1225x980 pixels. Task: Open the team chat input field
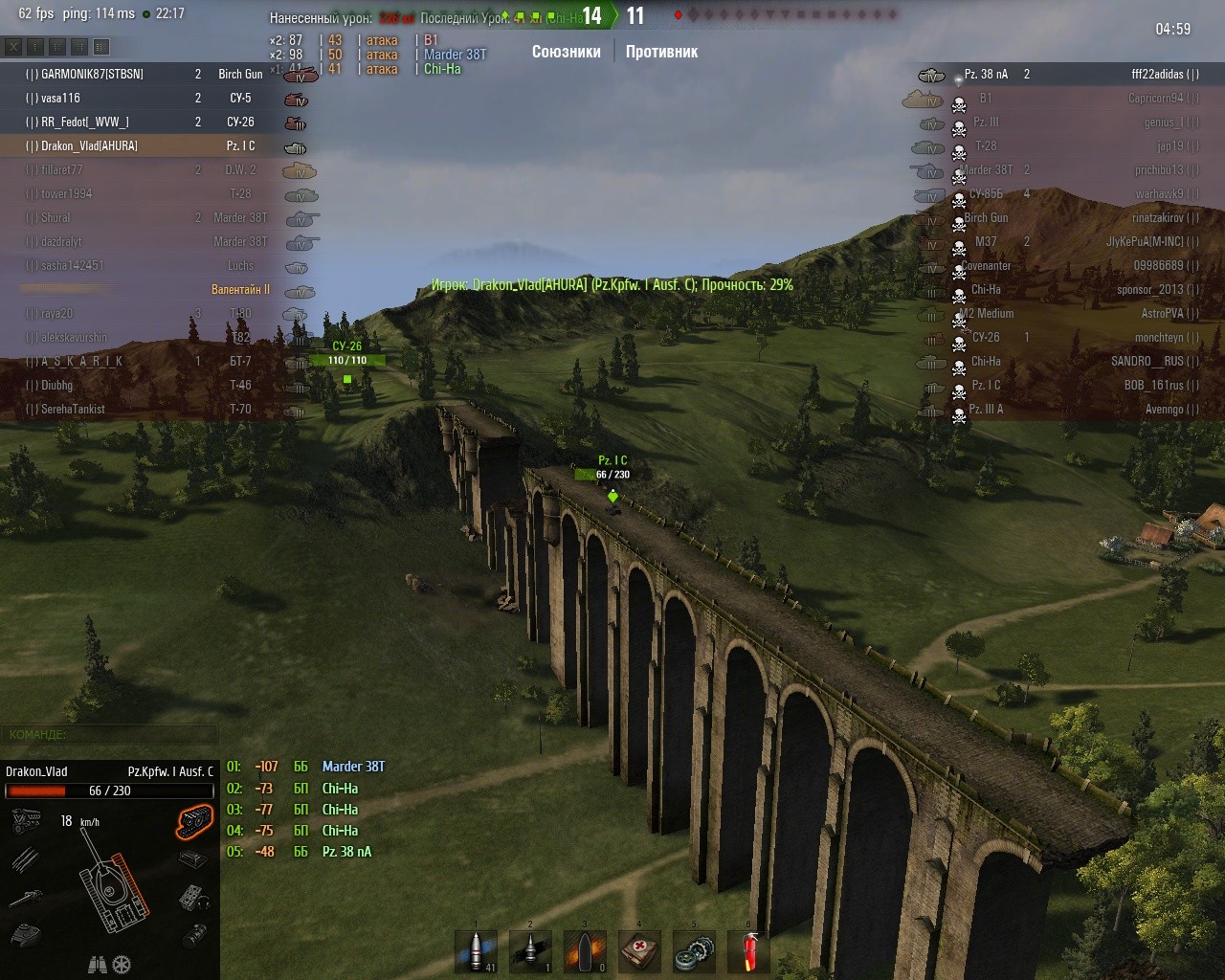(110, 735)
